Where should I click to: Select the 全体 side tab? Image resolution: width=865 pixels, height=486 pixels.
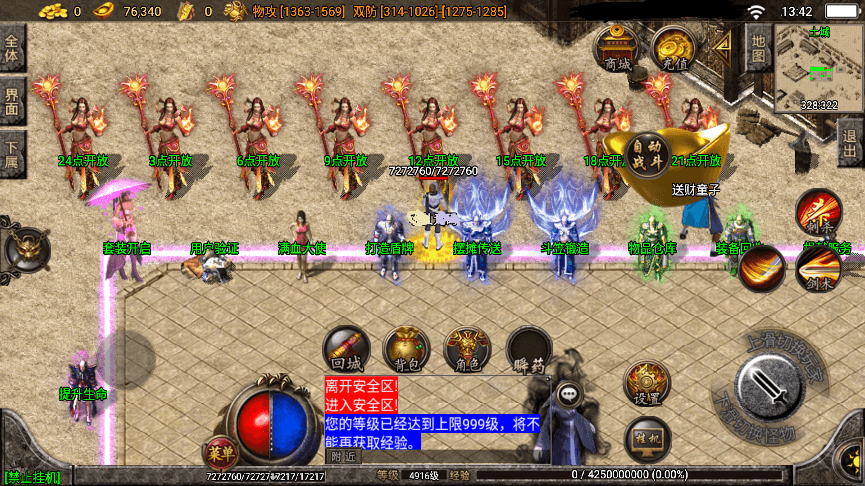click(12, 50)
